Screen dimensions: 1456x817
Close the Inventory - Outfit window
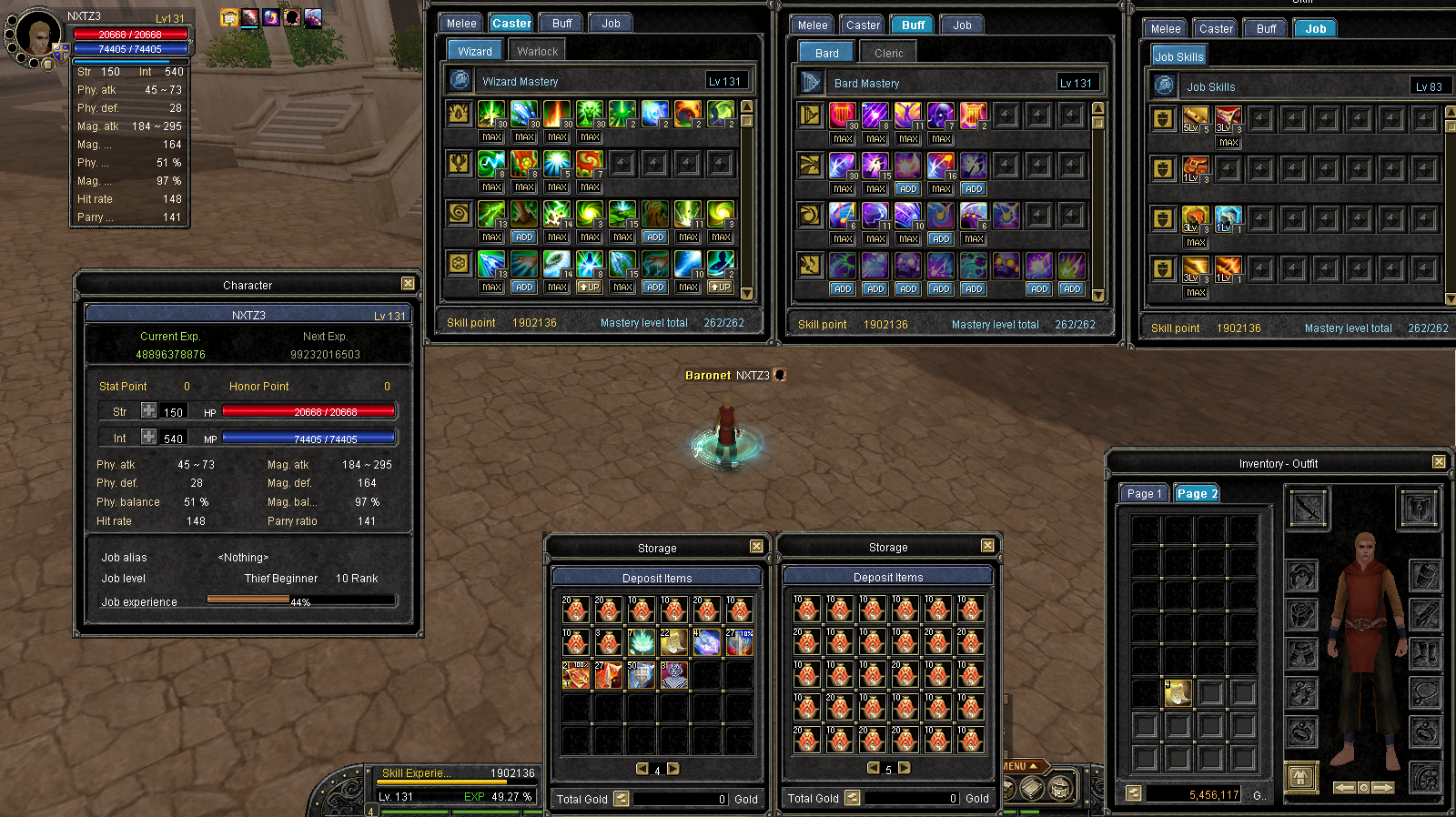point(1439,462)
